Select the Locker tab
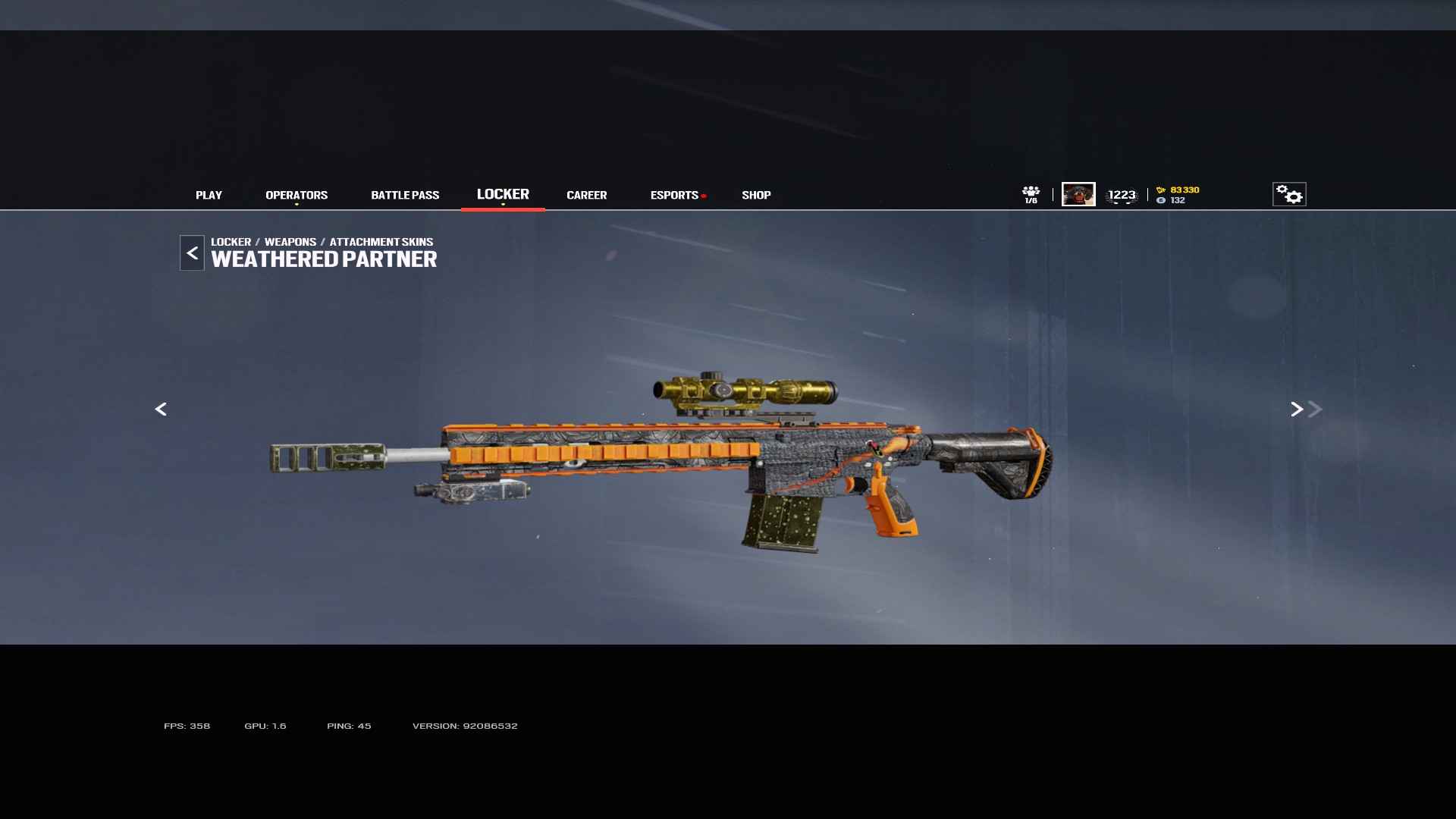This screenshot has width=1456, height=819. (503, 194)
